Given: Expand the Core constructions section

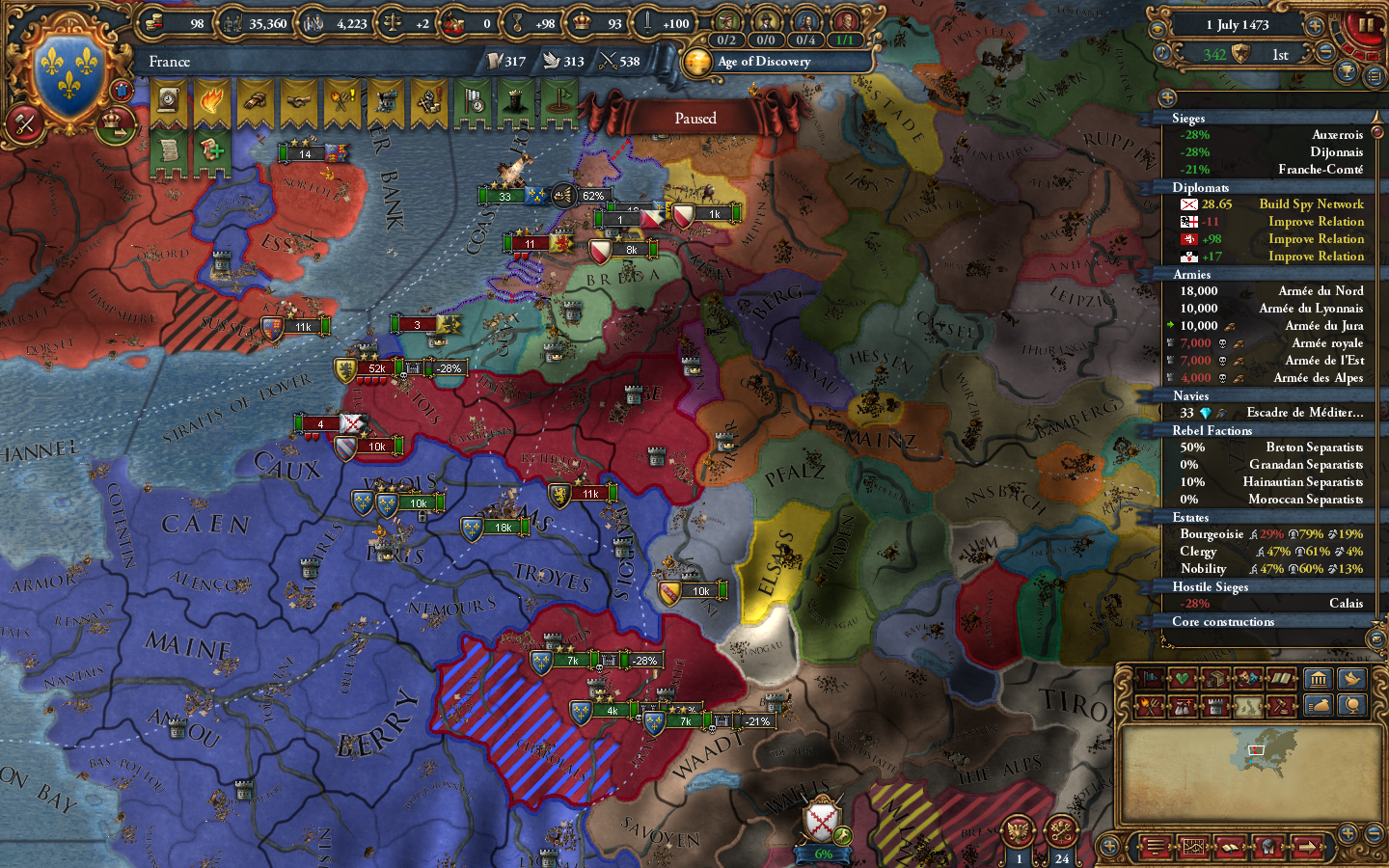Looking at the screenshot, I should (1225, 622).
